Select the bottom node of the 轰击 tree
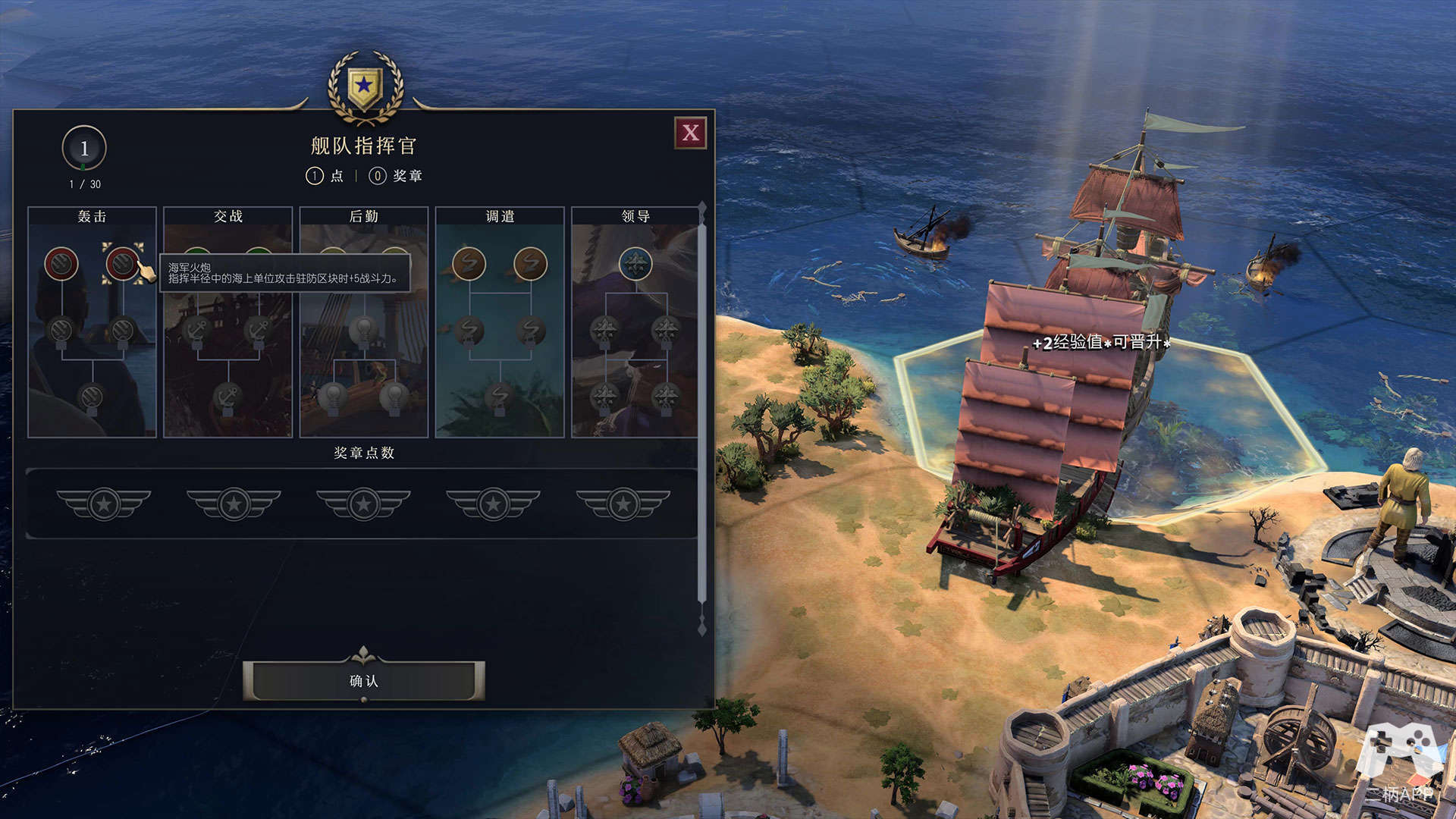 pos(91,396)
